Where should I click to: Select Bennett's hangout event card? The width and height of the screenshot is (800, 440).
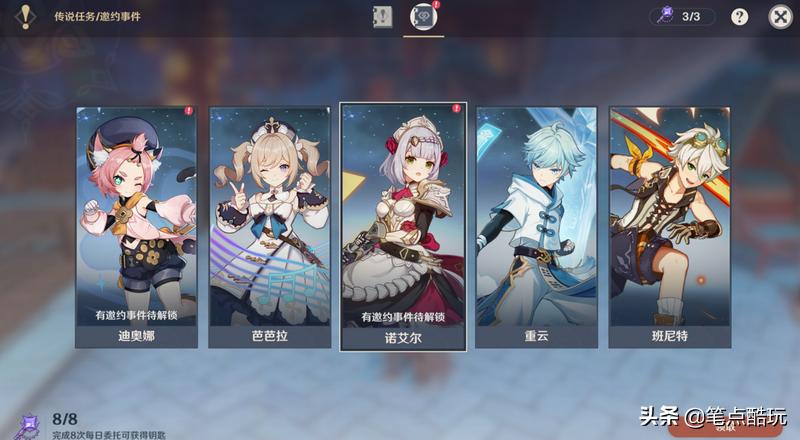pos(669,226)
